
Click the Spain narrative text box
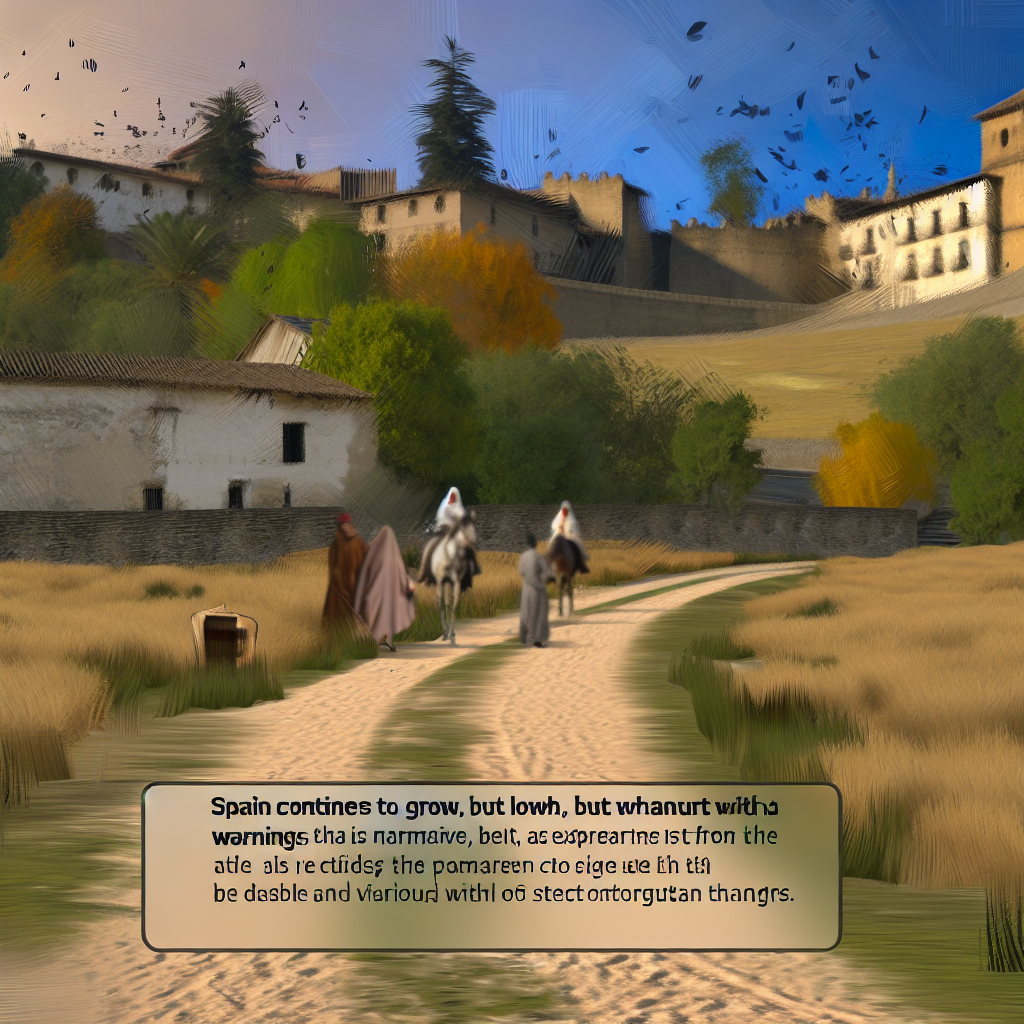(x=491, y=866)
